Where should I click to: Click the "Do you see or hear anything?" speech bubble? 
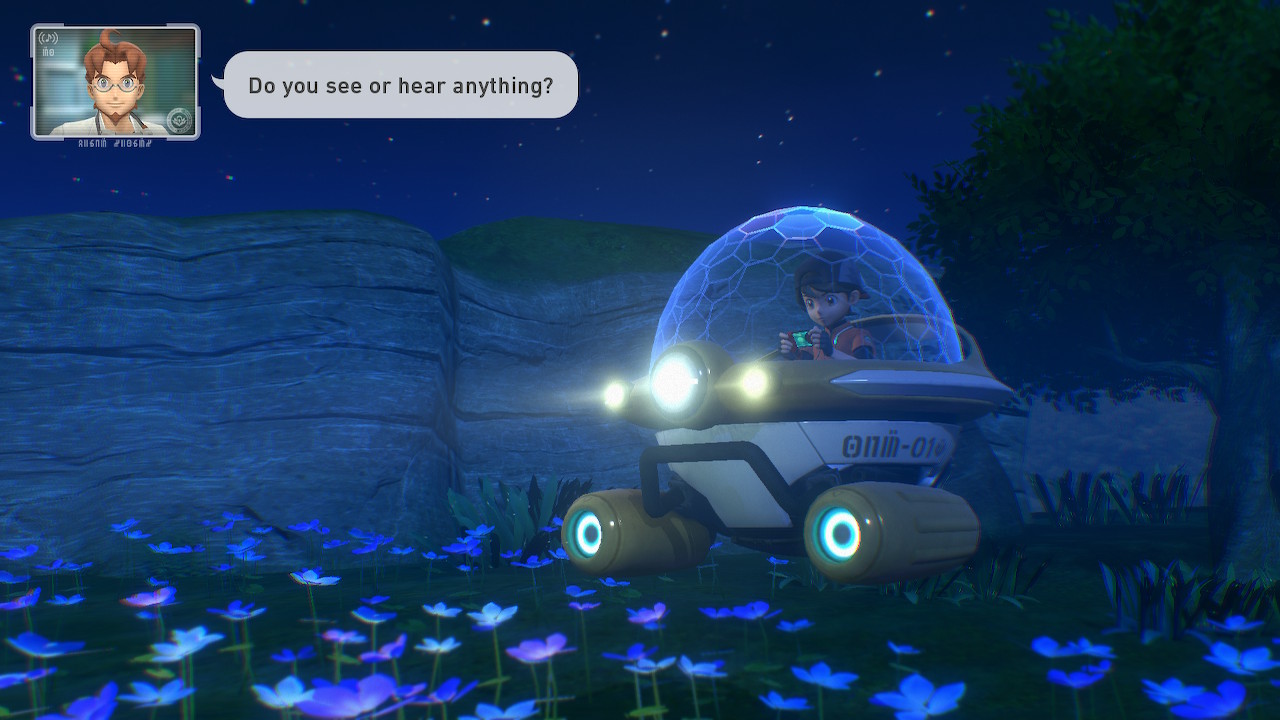pyautogui.click(x=400, y=85)
